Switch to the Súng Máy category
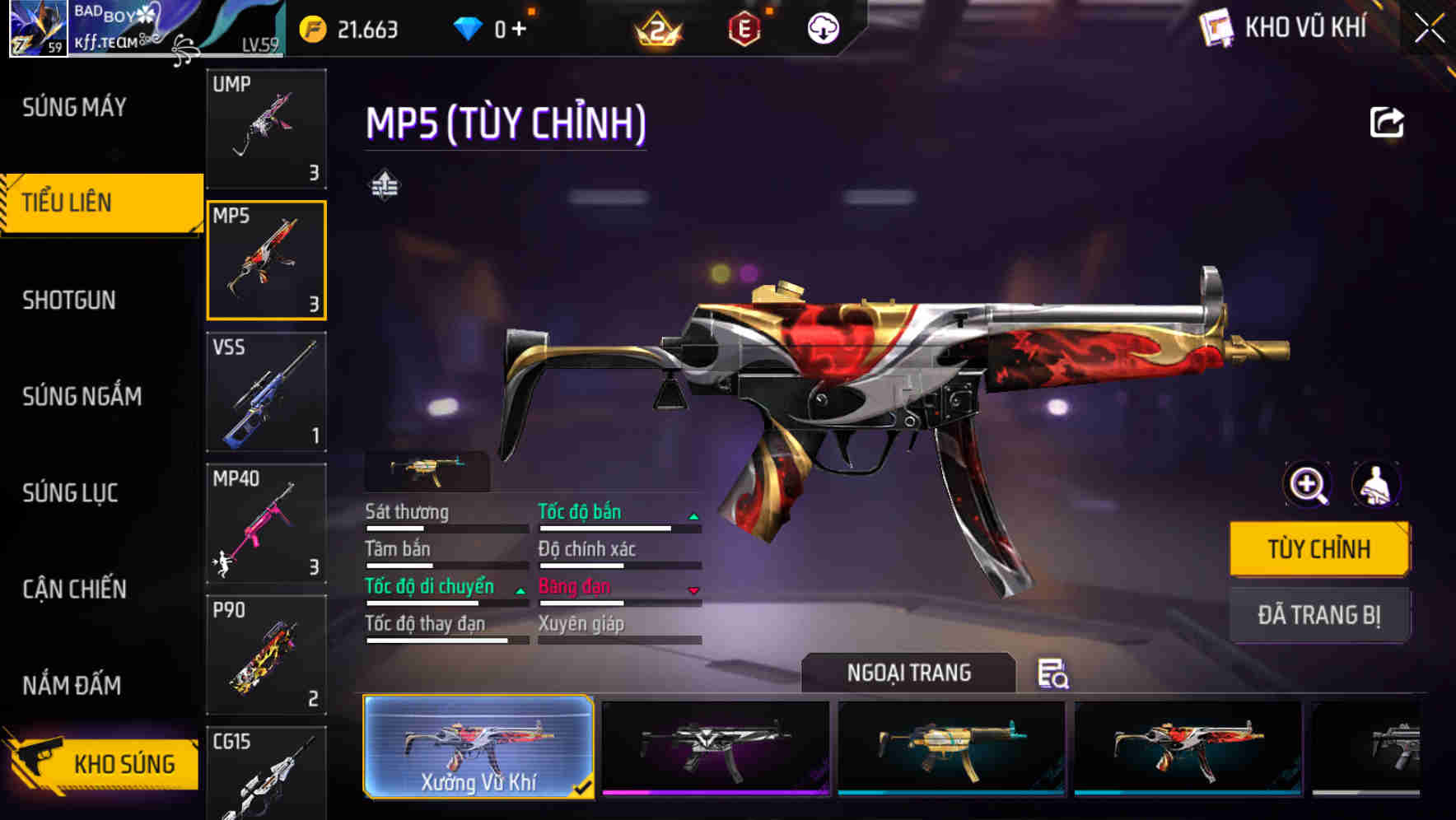 [x=75, y=107]
